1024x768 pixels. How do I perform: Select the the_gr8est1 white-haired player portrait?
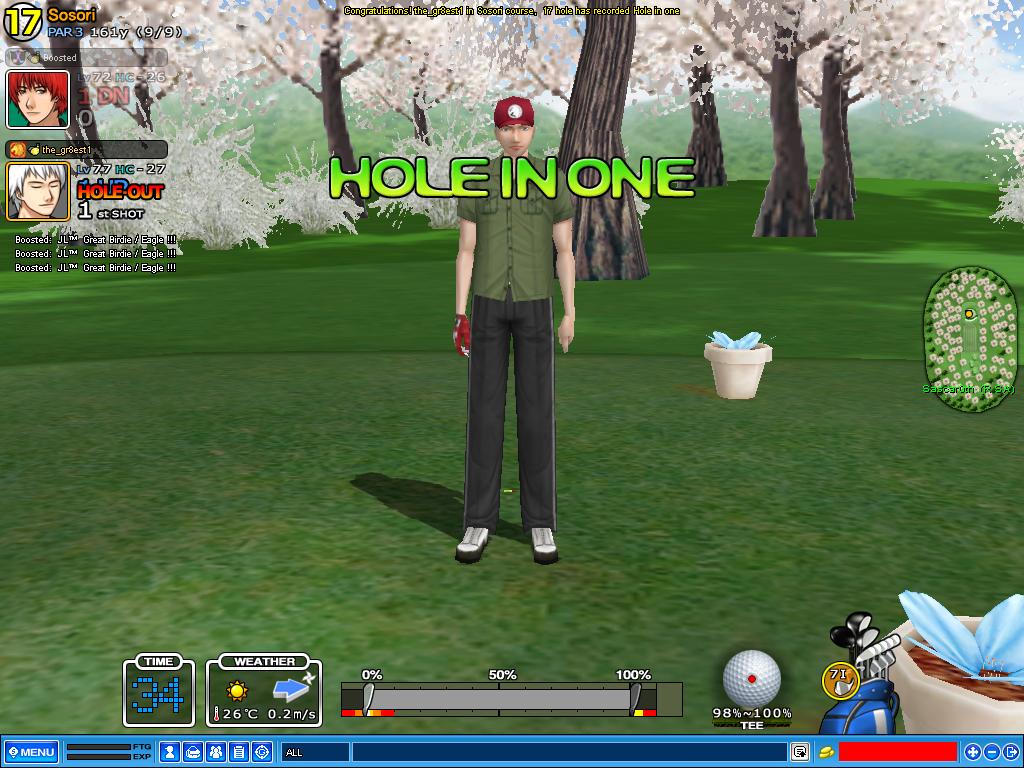pyautogui.click(x=38, y=191)
